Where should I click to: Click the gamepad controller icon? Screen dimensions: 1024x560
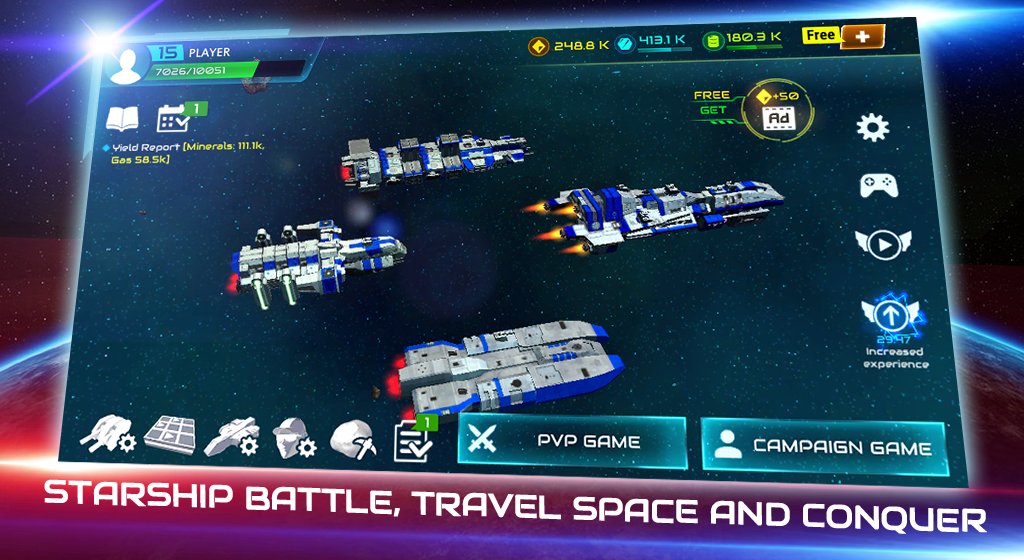[x=877, y=185]
